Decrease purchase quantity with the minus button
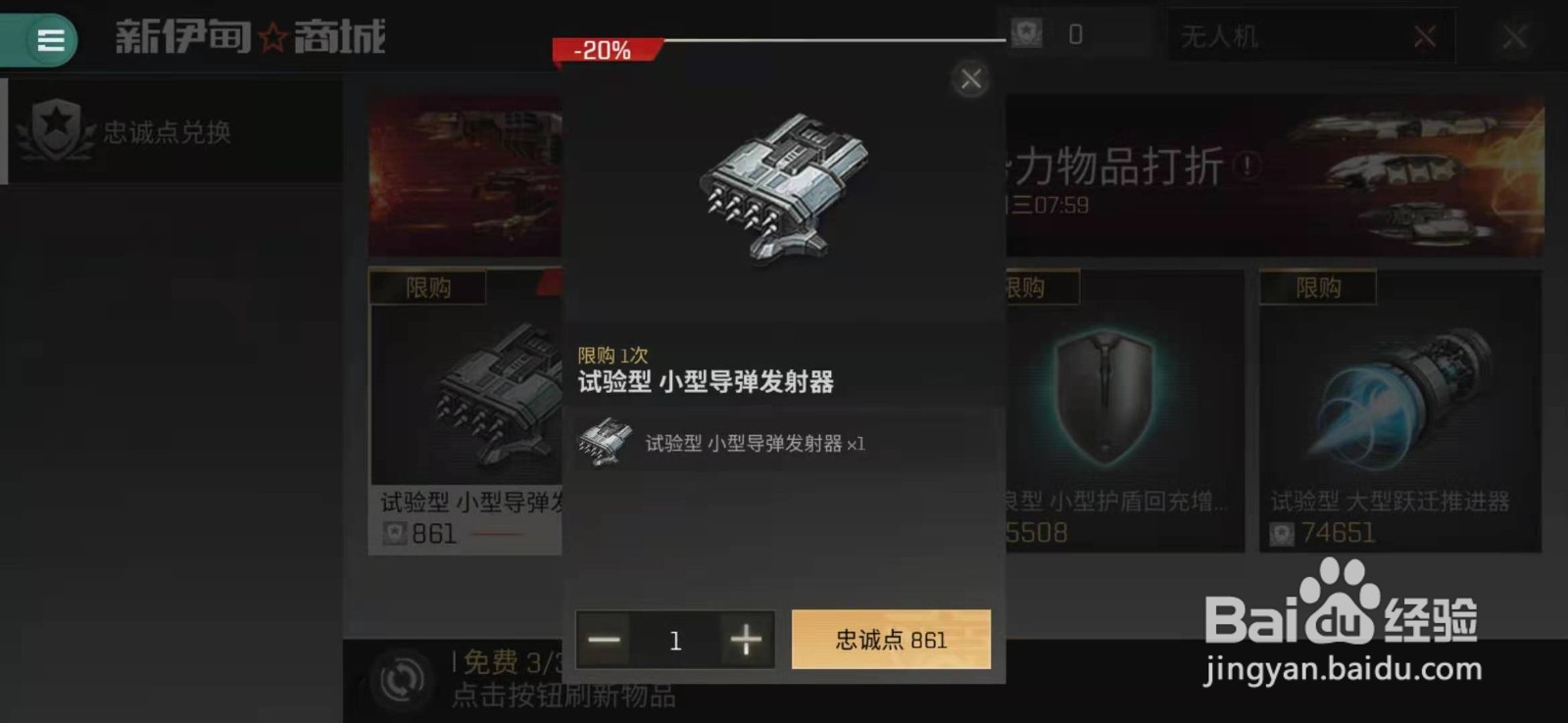1568x723 pixels. 604,640
